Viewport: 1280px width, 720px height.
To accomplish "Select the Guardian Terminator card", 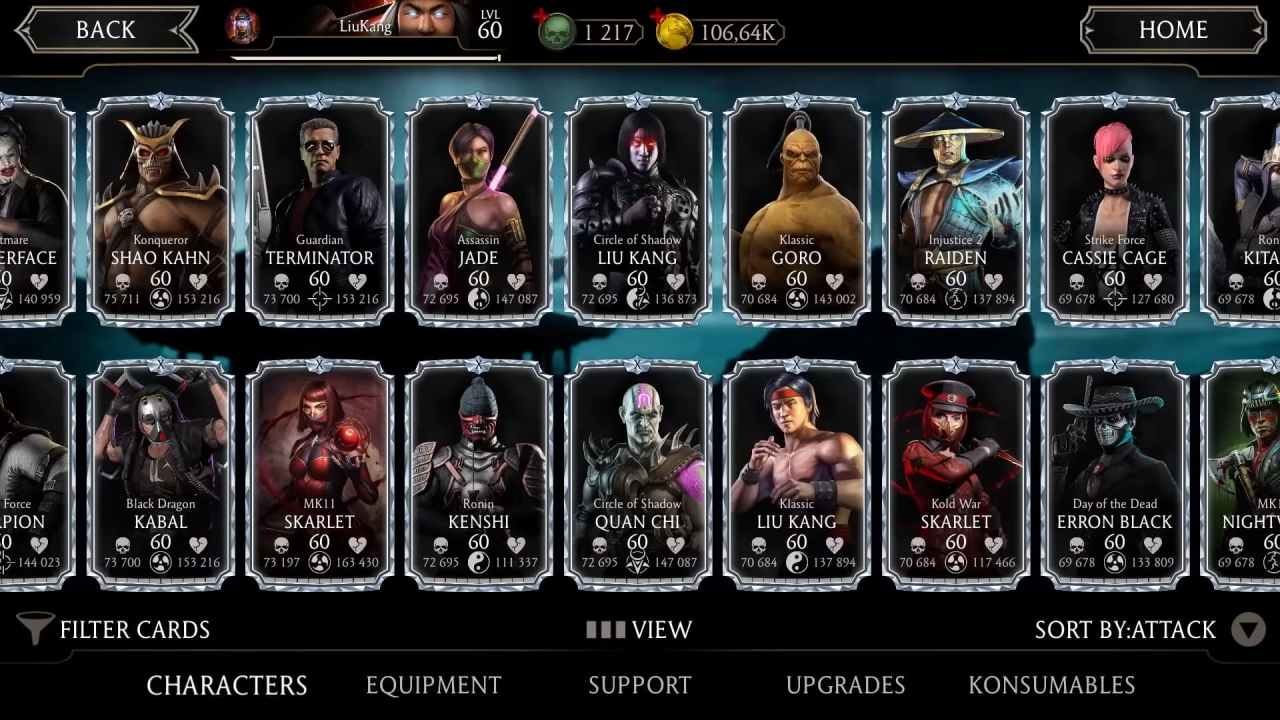I will (x=320, y=205).
